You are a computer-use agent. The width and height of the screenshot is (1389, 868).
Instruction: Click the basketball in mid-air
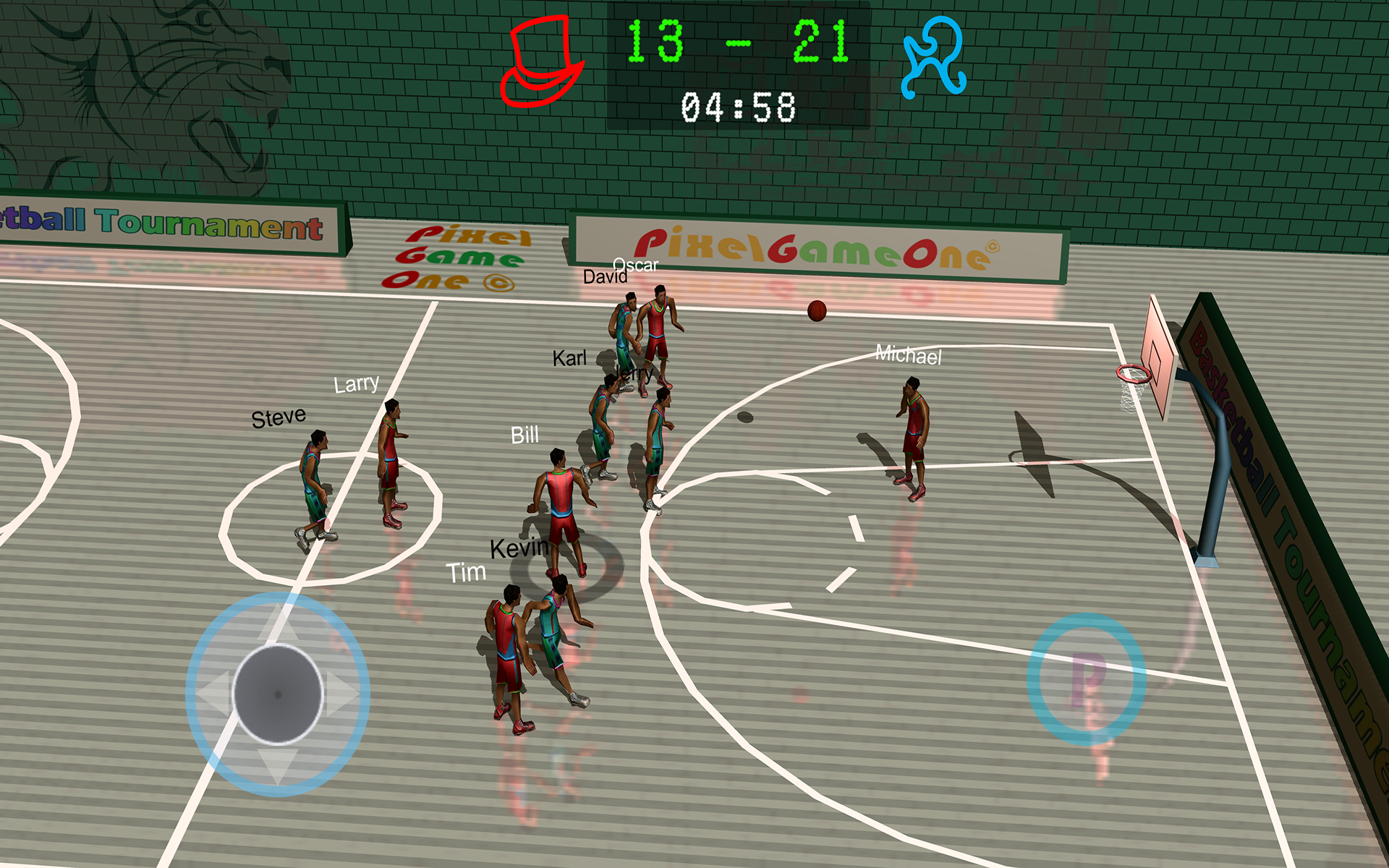[x=816, y=310]
